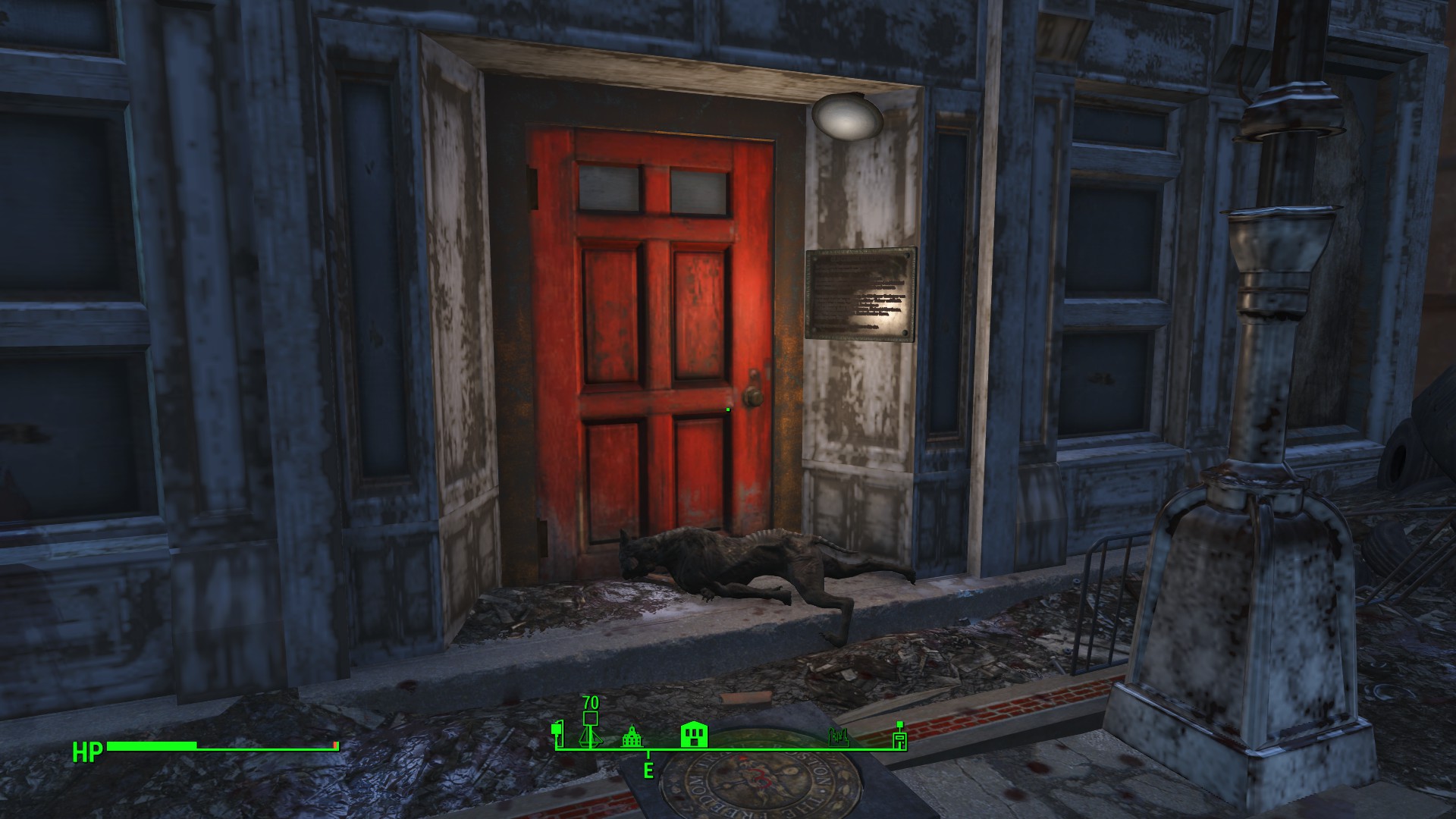Click the right-edge tower marker on compass
This screenshot has width=1456, height=819.
coord(899,736)
